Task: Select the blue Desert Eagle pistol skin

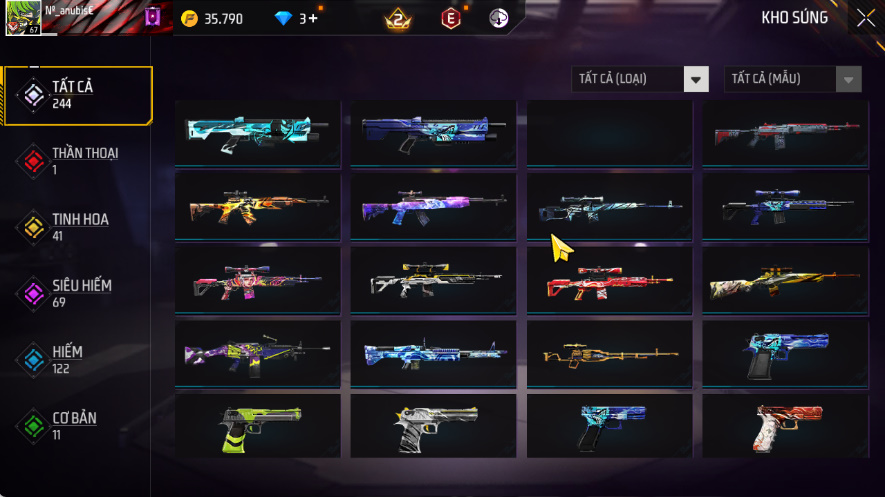Action: (784, 353)
